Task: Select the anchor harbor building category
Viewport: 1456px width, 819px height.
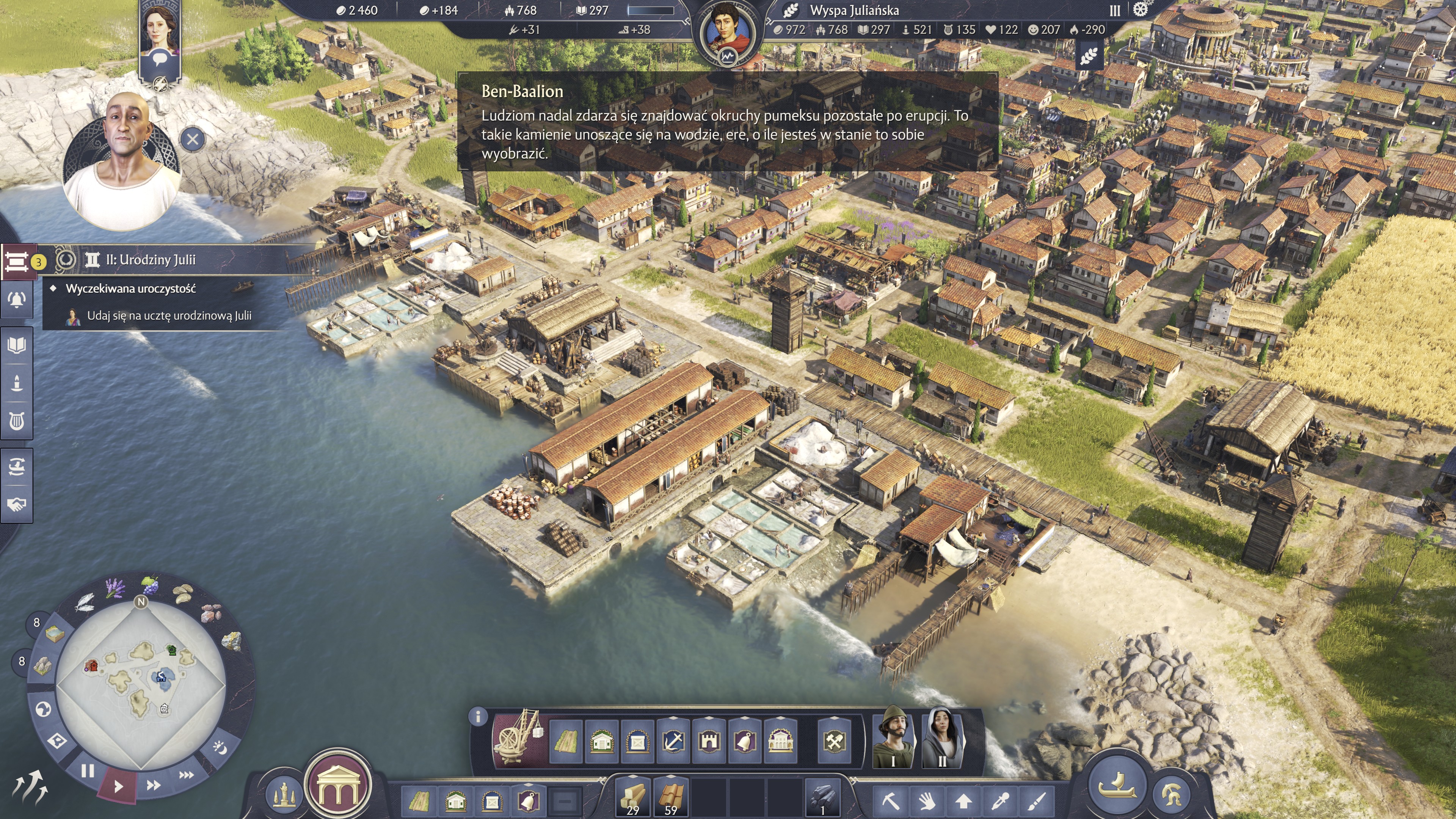Action: [673, 741]
